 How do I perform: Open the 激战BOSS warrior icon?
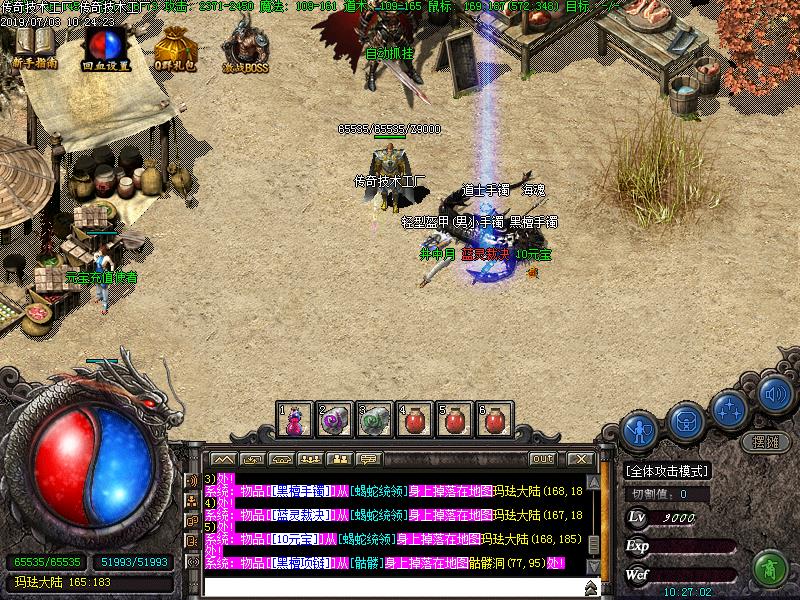243,44
